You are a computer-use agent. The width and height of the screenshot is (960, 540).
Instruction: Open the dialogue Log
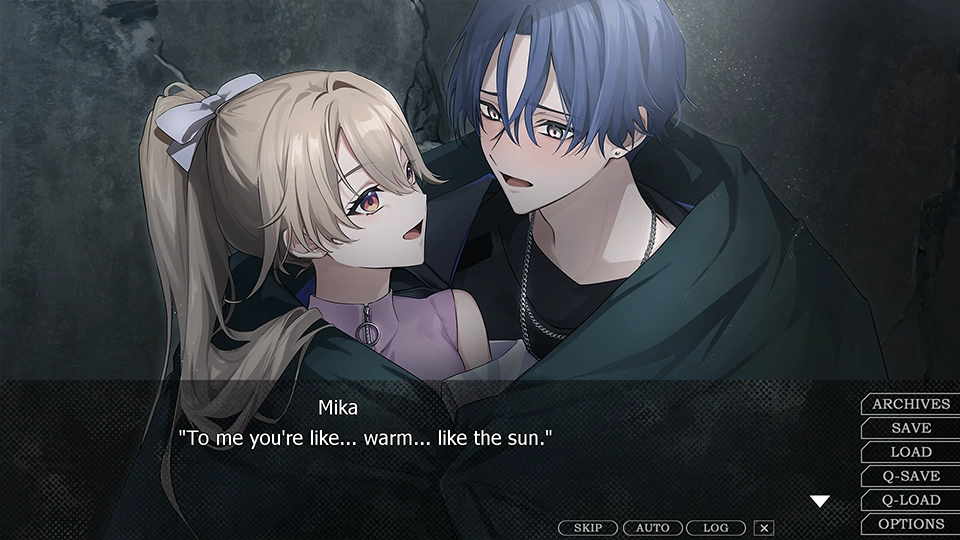pyautogui.click(x=715, y=528)
